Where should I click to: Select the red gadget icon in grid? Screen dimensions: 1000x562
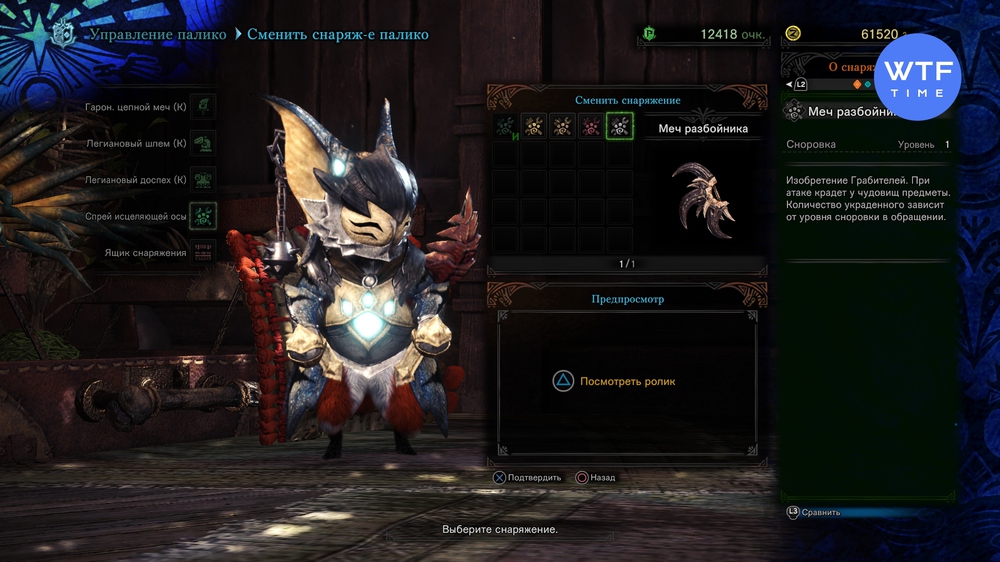[591, 127]
